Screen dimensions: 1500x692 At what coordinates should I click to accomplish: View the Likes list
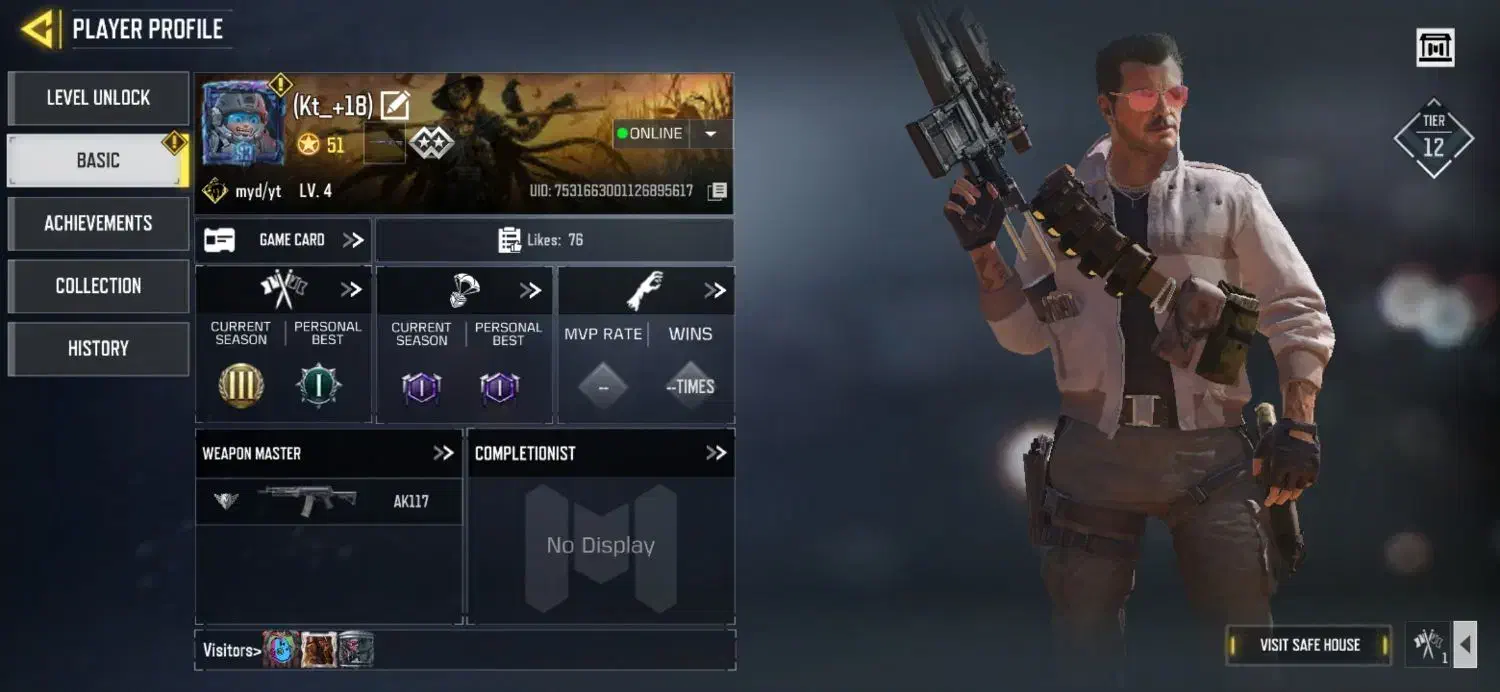pyautogui.click(x=554, y=240)
